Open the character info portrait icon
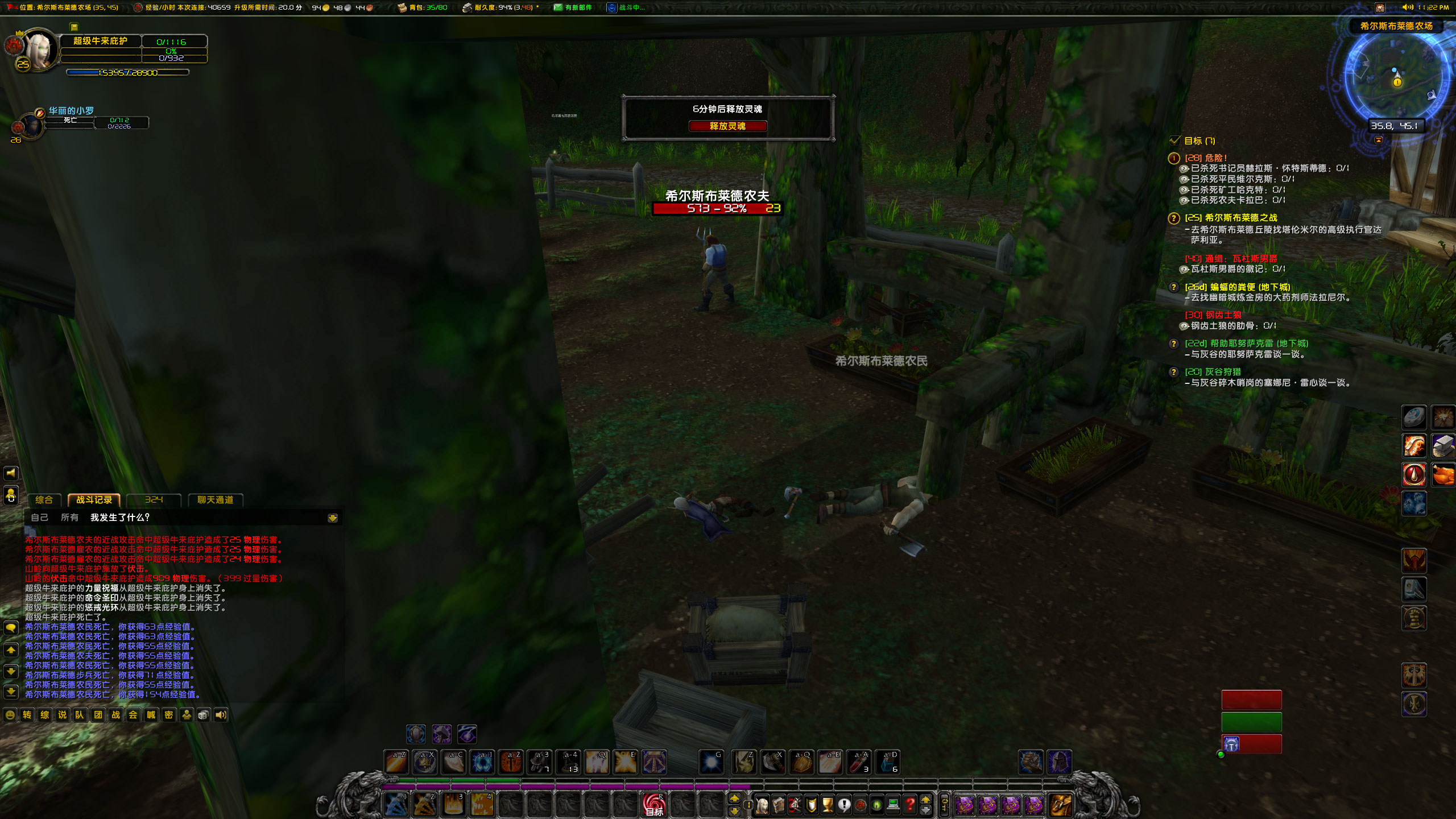 762,806
